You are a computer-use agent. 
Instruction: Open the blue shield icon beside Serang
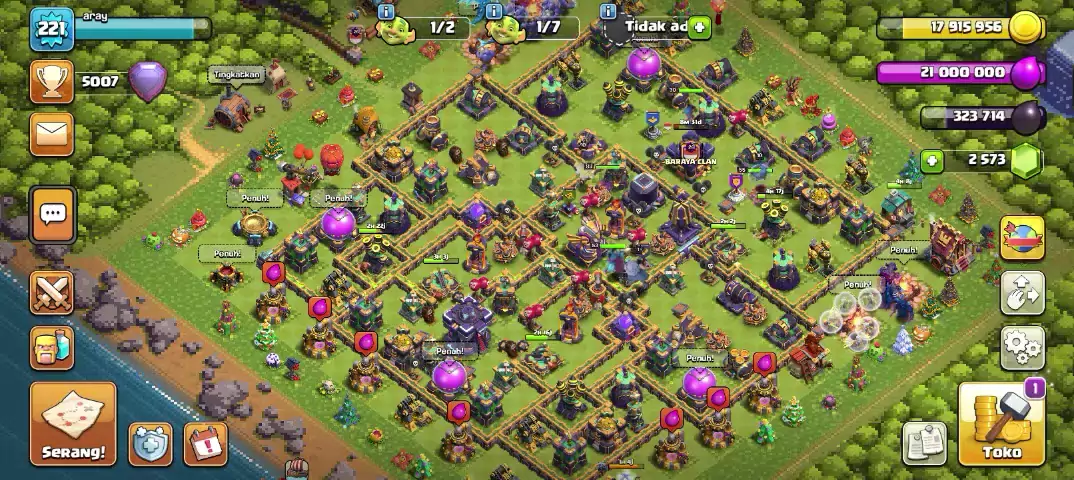[151, 443]
